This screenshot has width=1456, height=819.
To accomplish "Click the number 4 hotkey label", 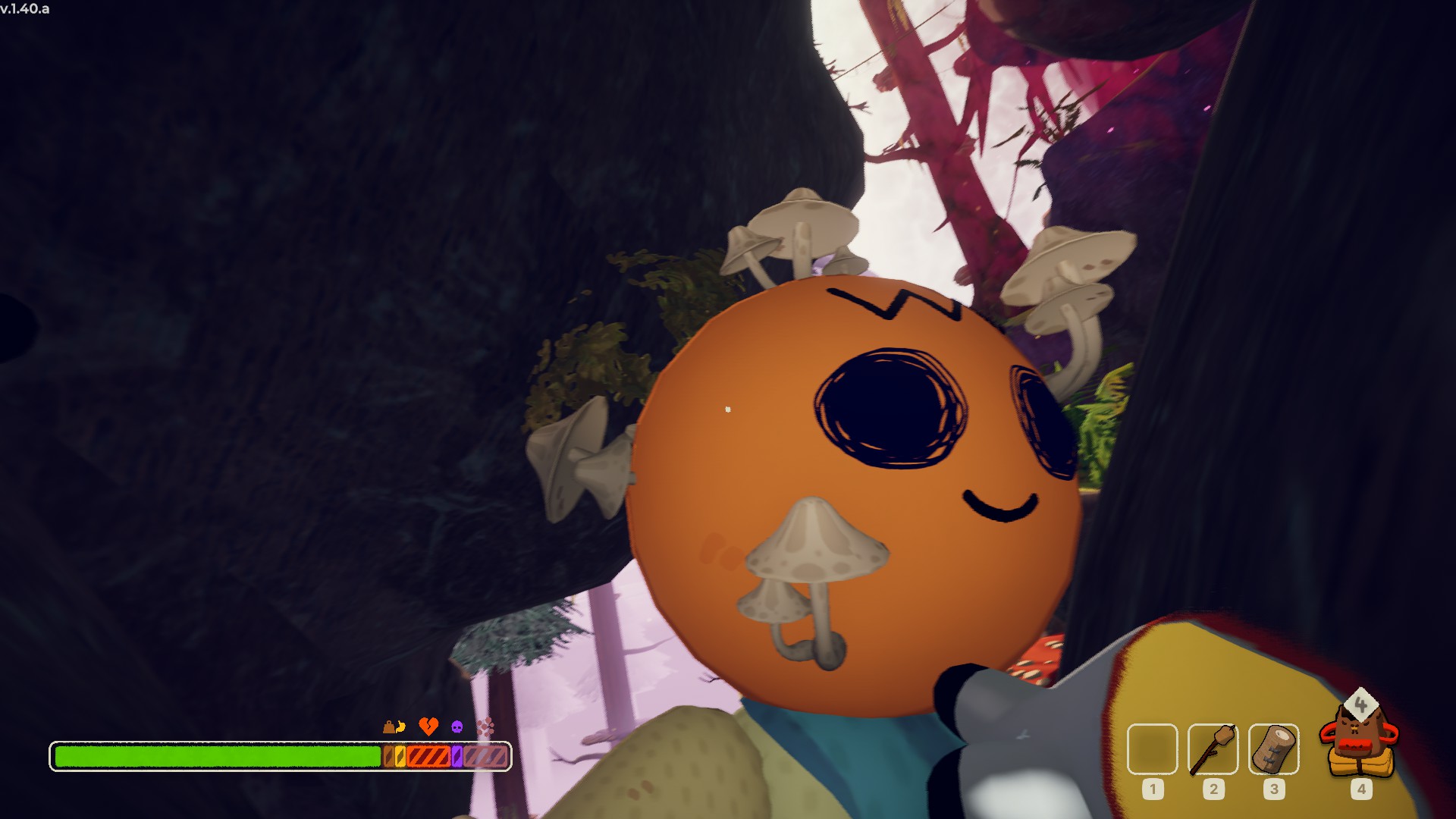I will (1362, 789).
